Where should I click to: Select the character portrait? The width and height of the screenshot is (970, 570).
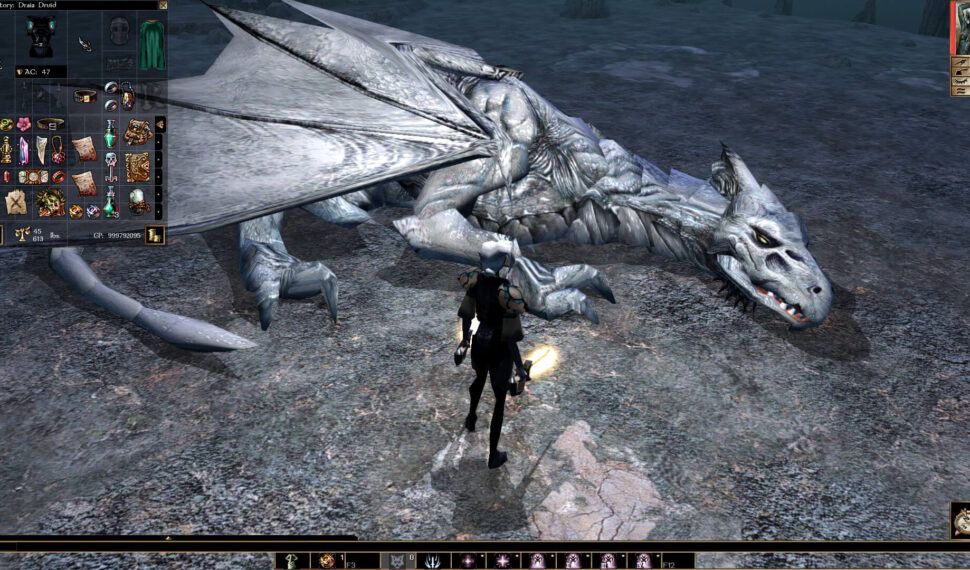click(x=960, y=28)
